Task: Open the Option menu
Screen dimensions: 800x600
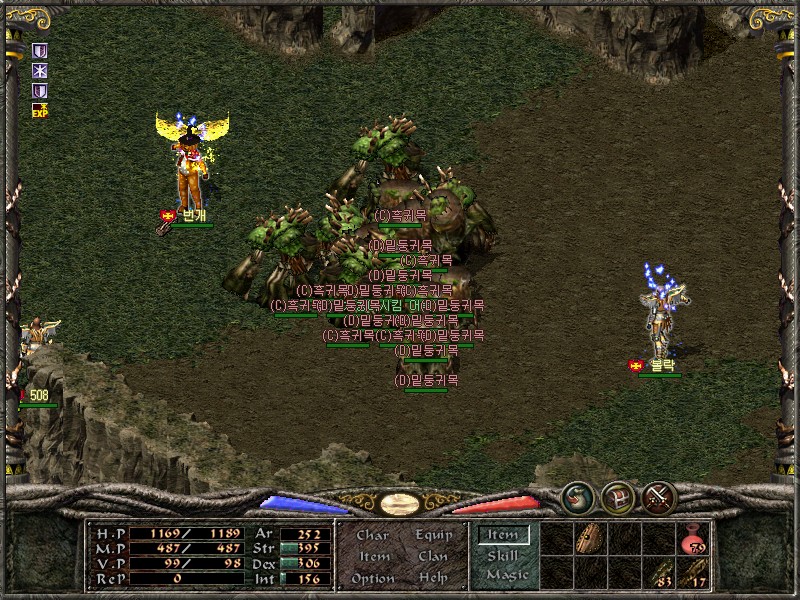Action: (372, 578)
